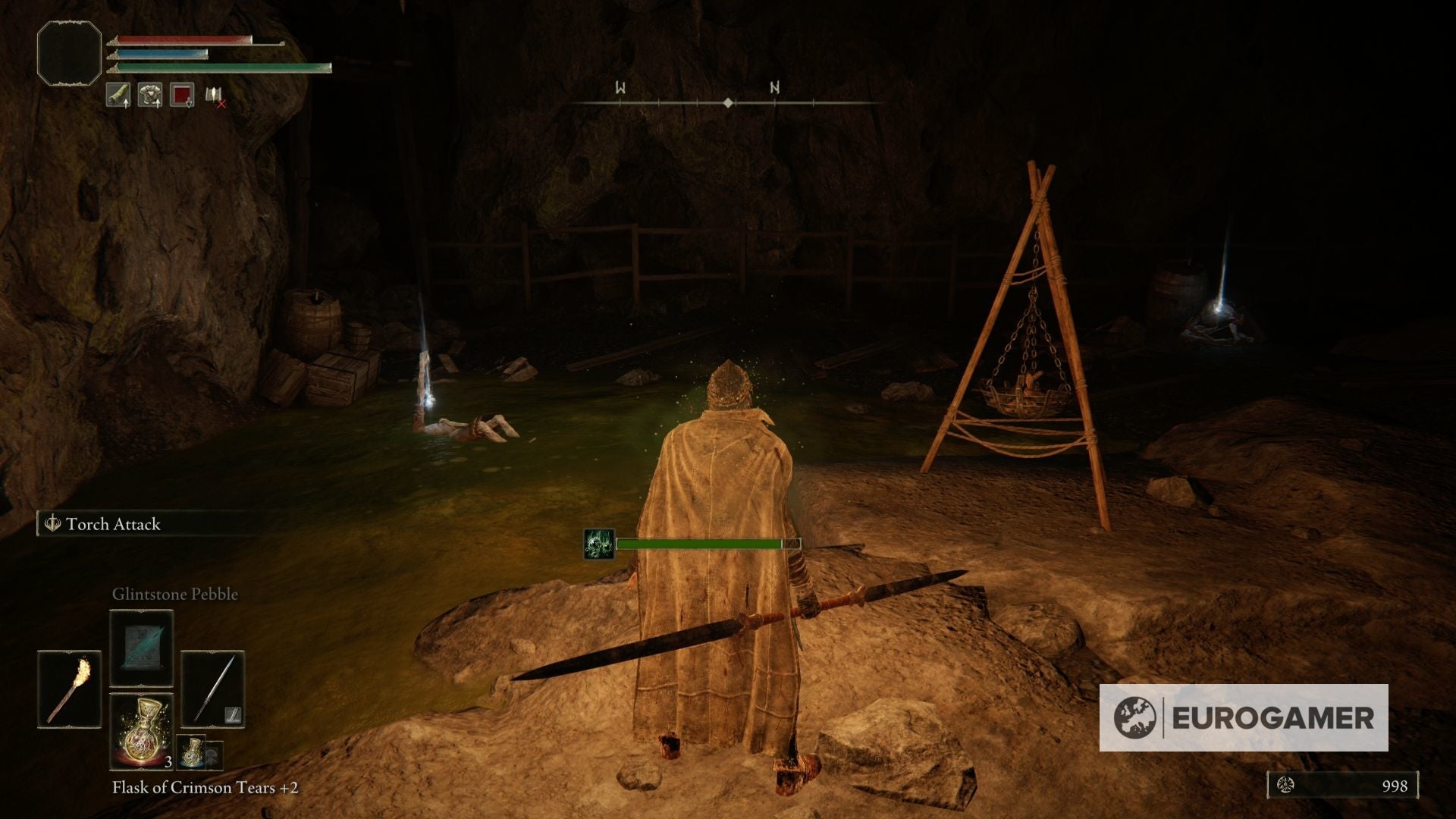Use the Flask of Crimson Tears slot
The height and width of the screenshot is (819, 1456).
(142, 731)
